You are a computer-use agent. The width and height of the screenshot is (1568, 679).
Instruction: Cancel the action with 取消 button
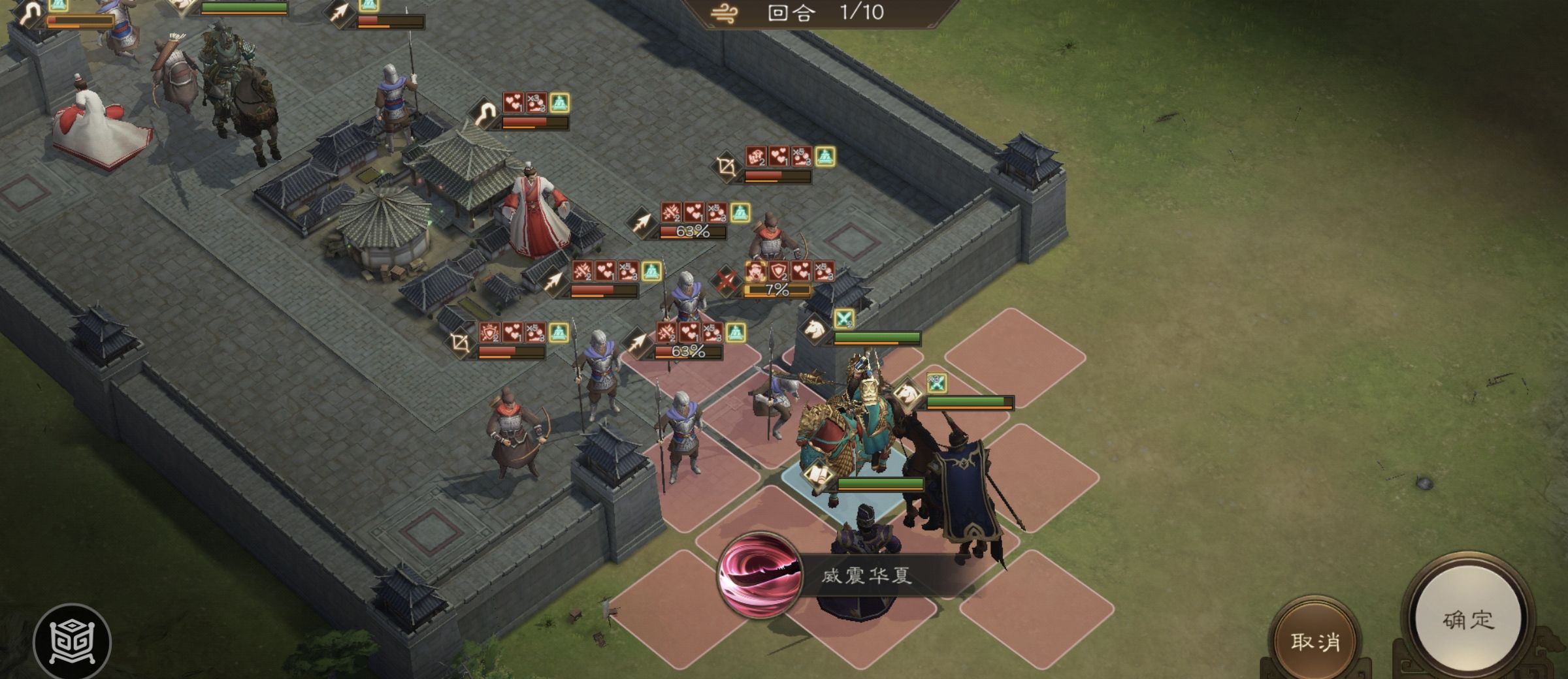pyautogui.click(x=1315, y=641)
